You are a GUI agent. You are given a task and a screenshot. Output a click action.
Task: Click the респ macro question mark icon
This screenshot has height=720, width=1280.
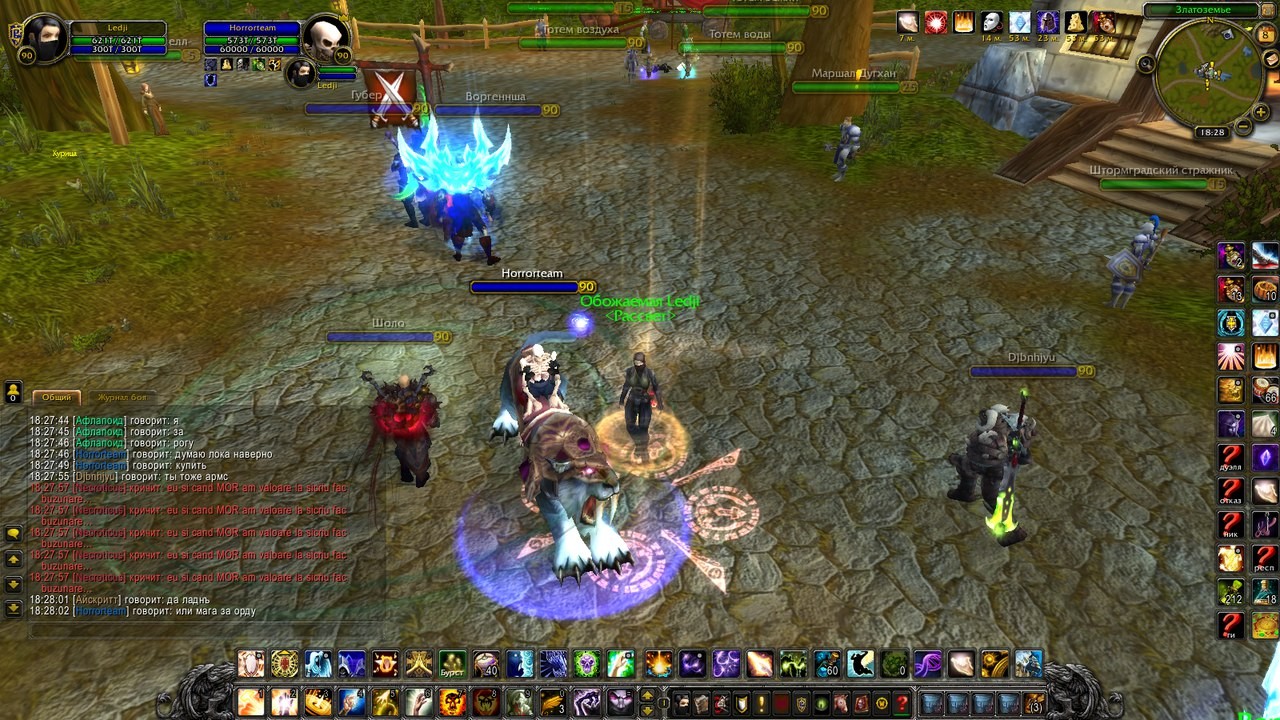point(1265,559)
